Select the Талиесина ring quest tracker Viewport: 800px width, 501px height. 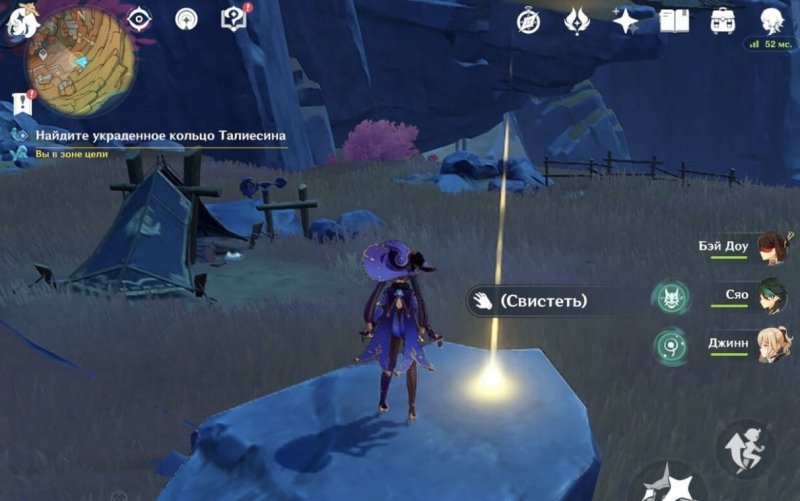point(160,135)
